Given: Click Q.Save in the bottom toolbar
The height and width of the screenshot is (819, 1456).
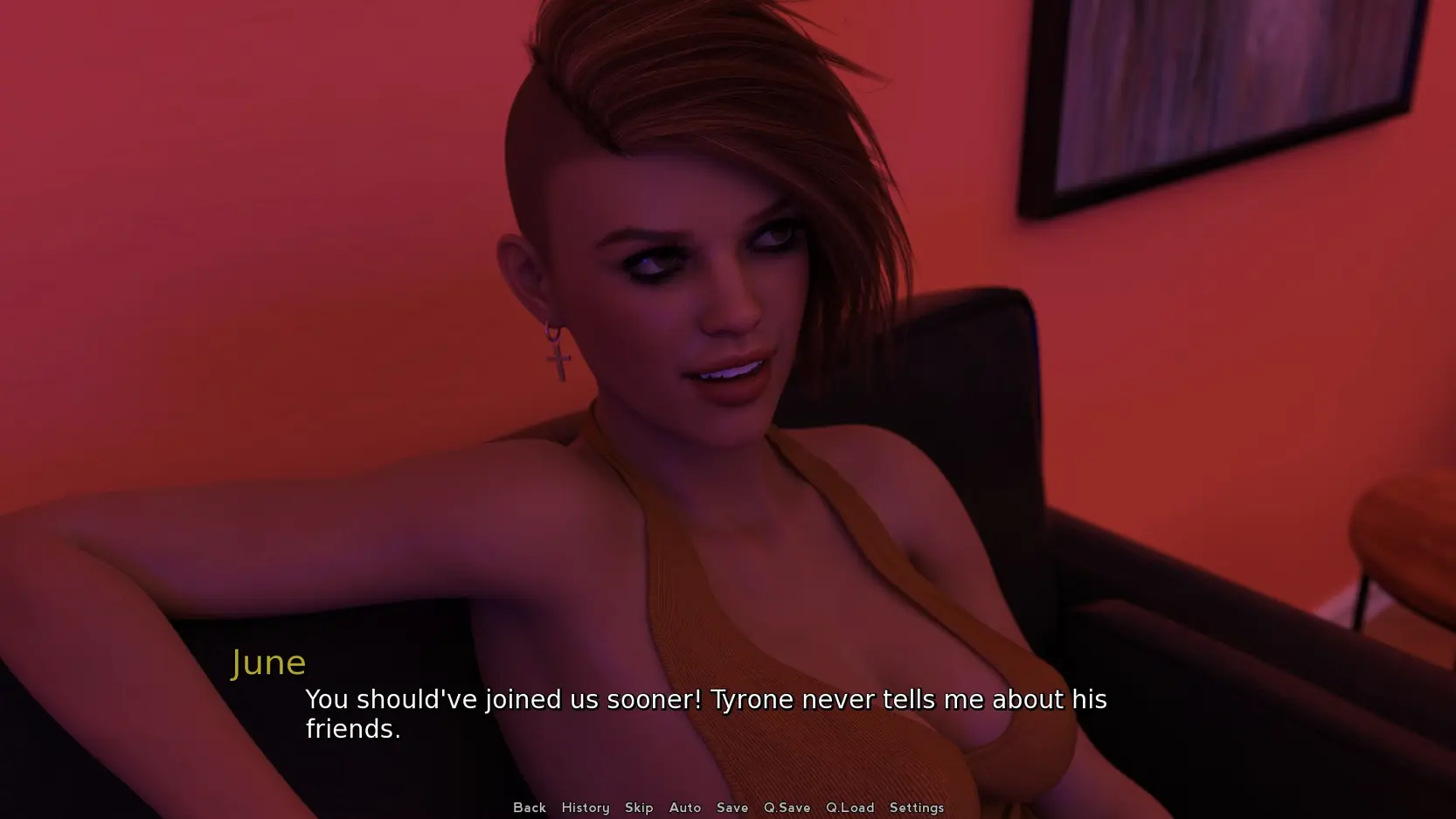Looking at the screenshot, I should [x=787, y=808].
